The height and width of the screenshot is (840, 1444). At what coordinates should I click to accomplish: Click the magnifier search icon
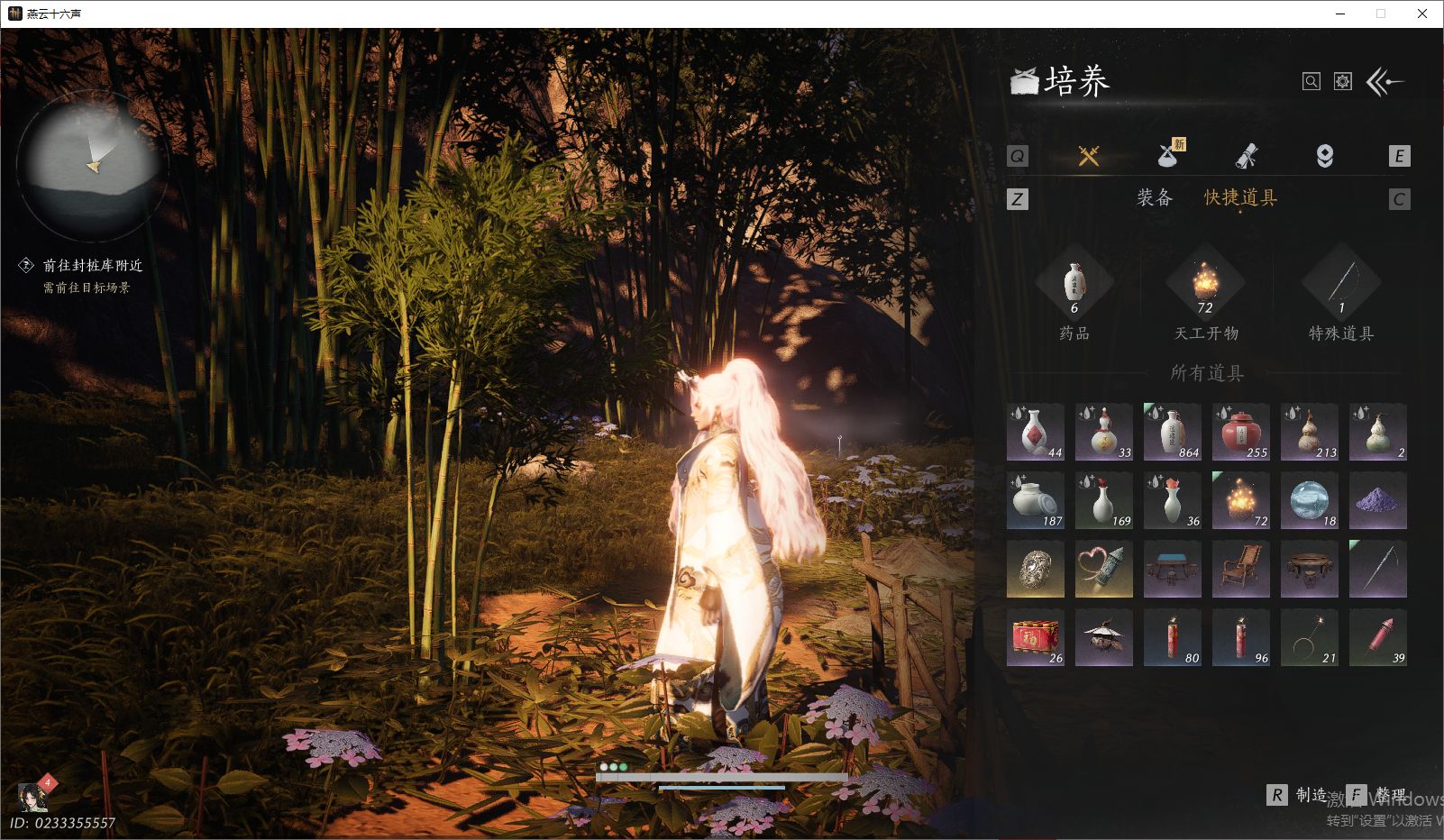1311,82
